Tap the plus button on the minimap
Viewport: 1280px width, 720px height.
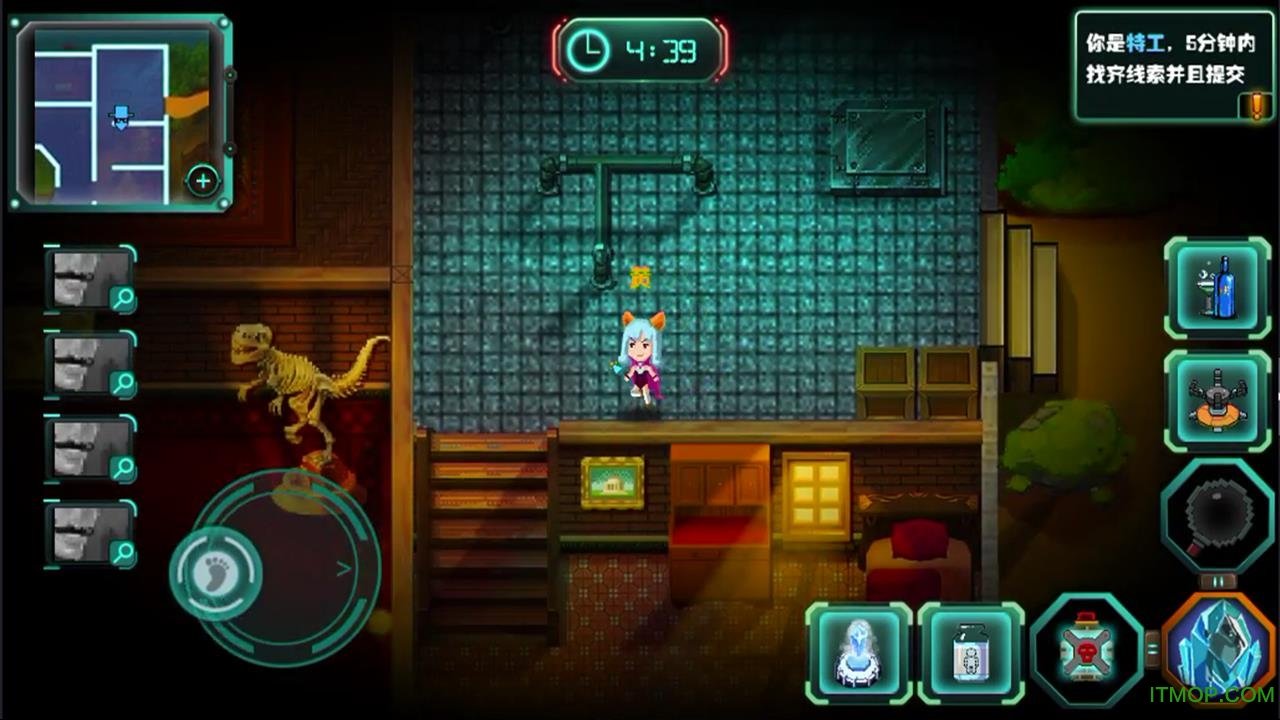pyautogui.click(x=203, y=181)
